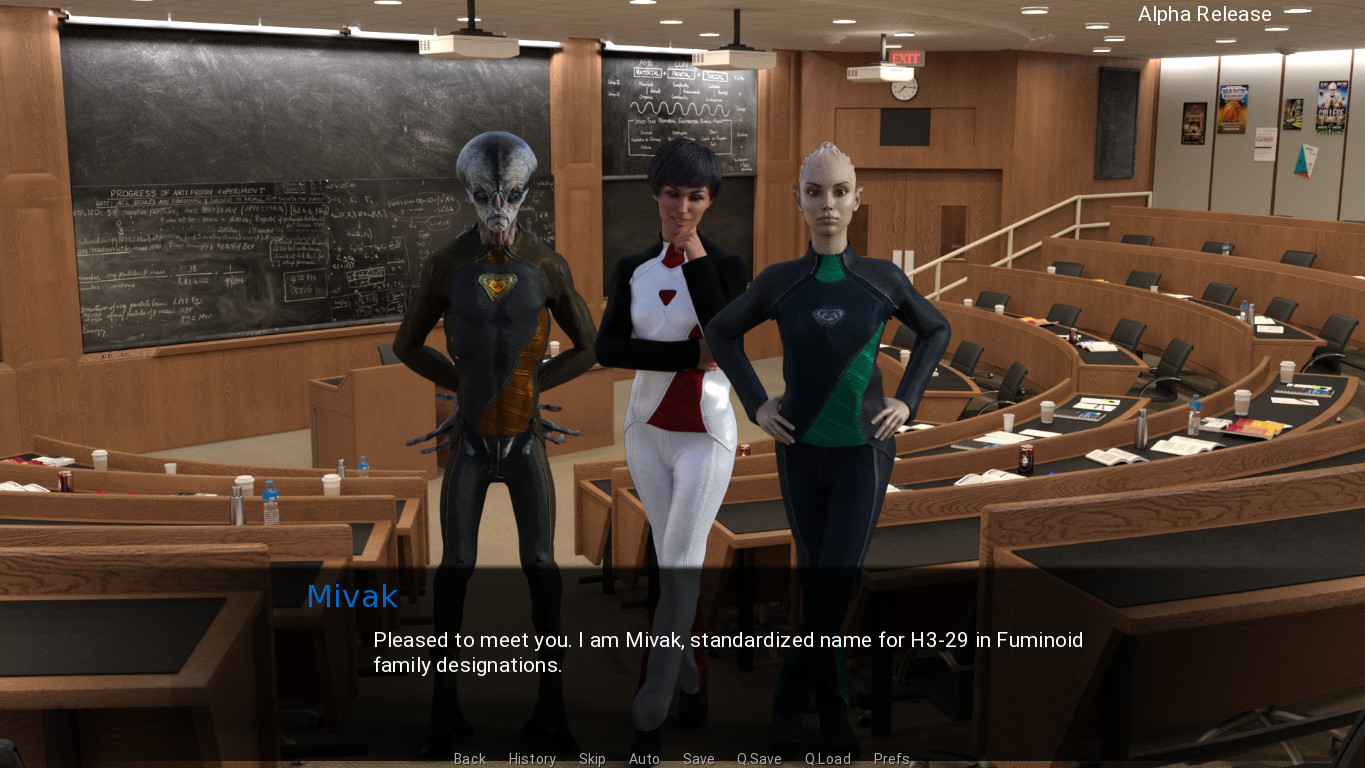1365x768 pixels.
Task: Click Back to rewind dialogue
Action: click(469, 759)
